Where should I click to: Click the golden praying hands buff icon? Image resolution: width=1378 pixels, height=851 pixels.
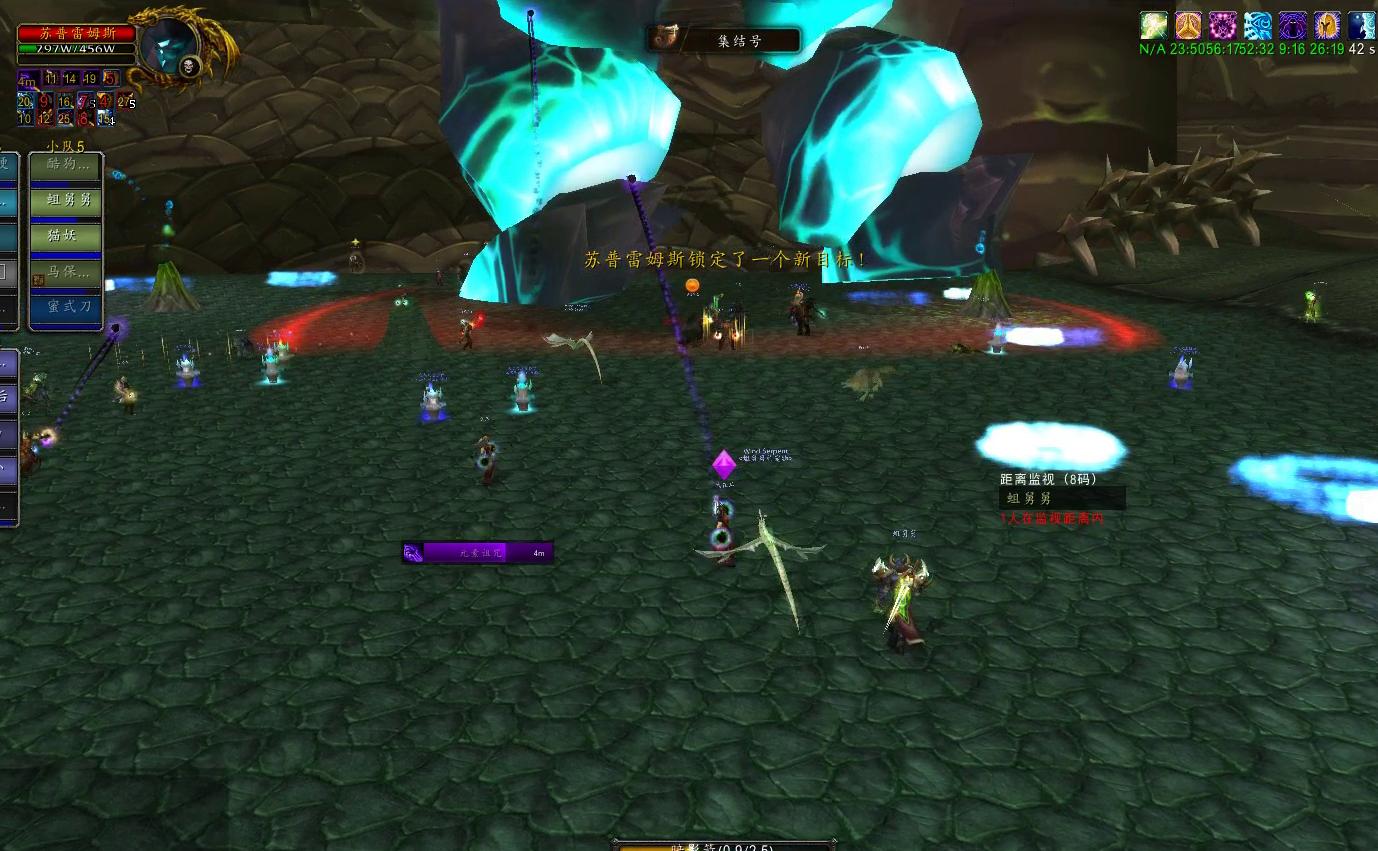coord(1188,26)
